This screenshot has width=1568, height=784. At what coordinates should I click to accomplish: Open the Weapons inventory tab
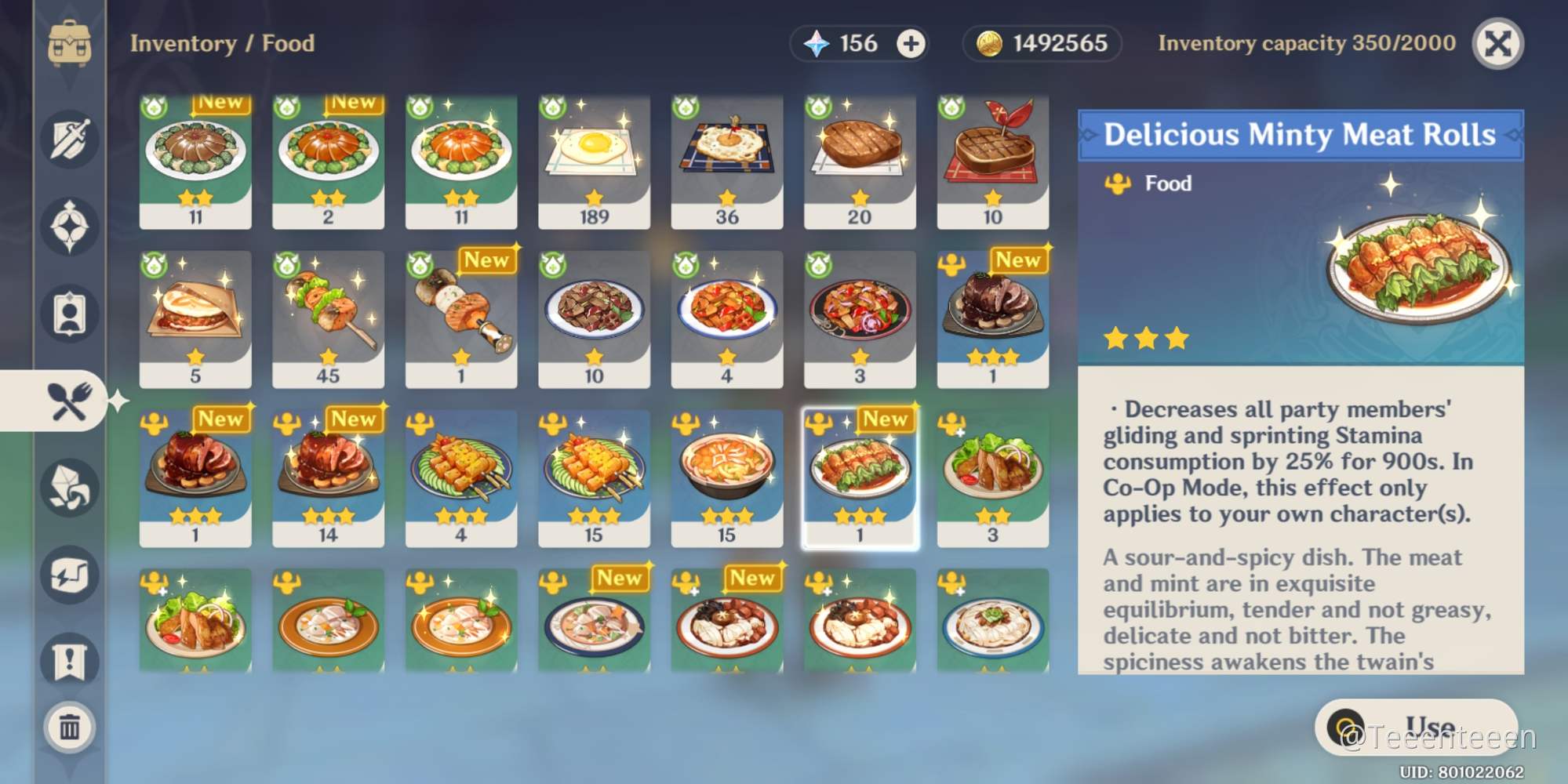click(x=71, y=139)
